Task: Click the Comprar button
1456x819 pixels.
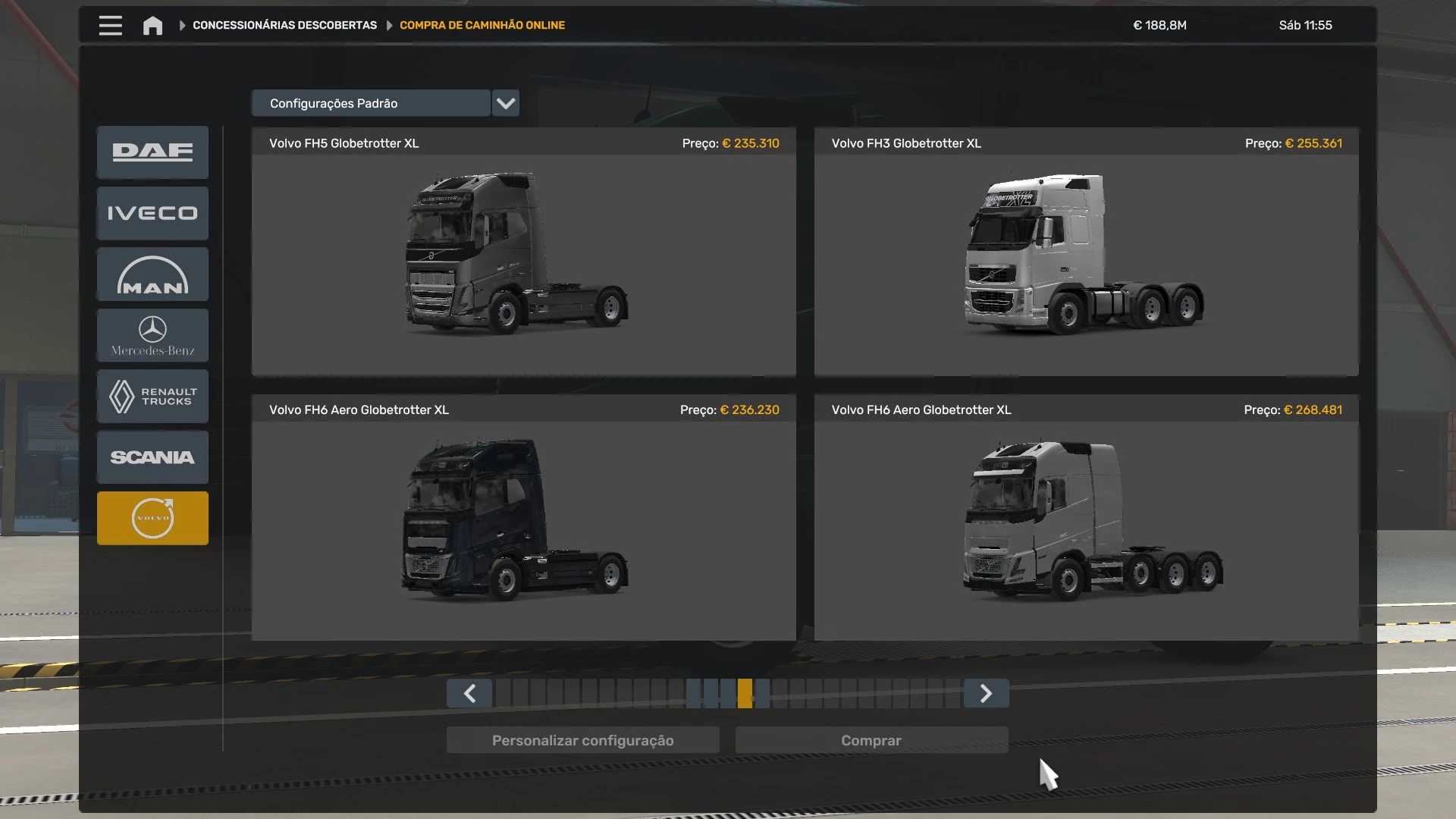Action: point(871,741)
